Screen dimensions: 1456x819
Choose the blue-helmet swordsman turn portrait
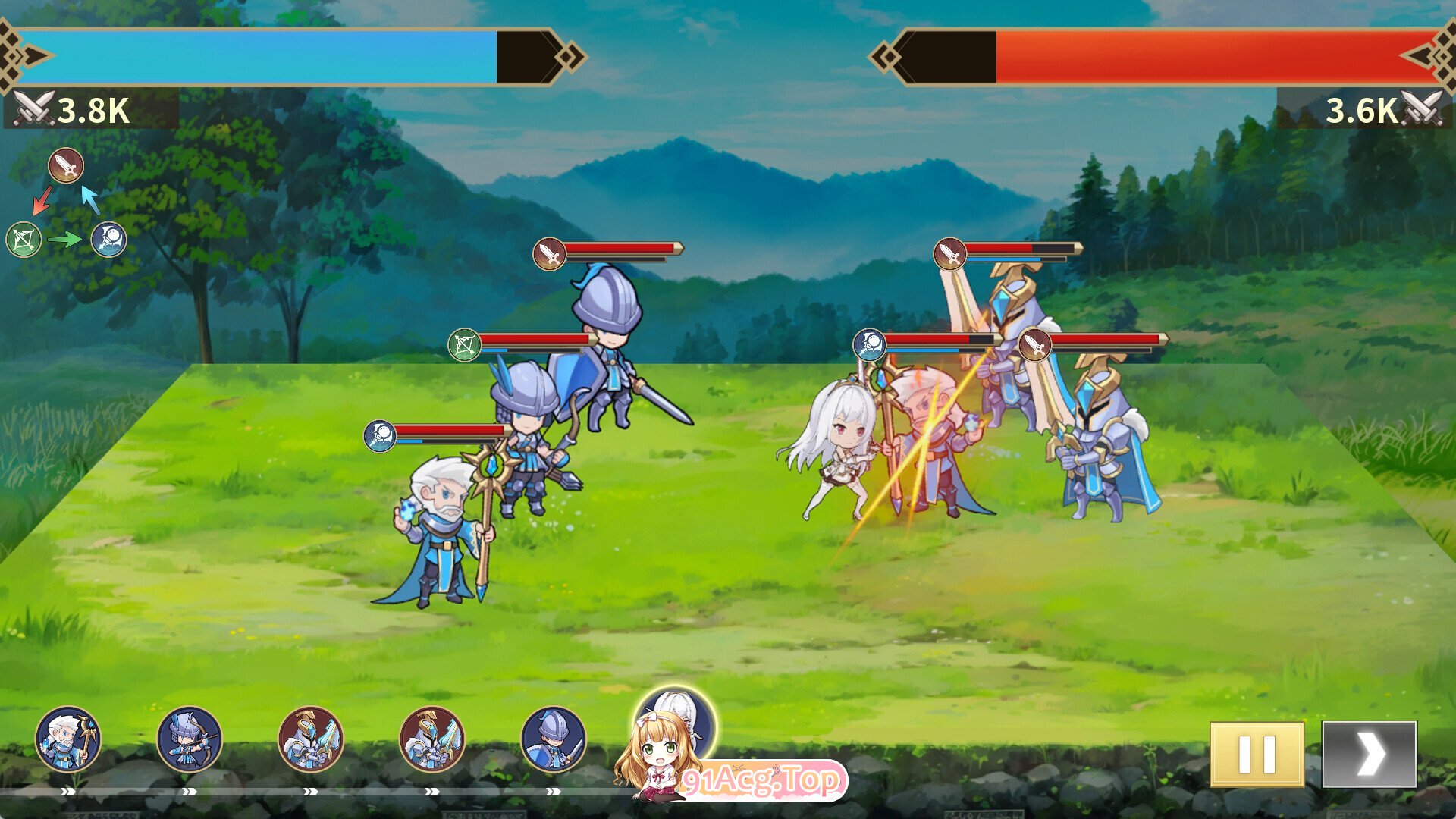coord(554,739)
